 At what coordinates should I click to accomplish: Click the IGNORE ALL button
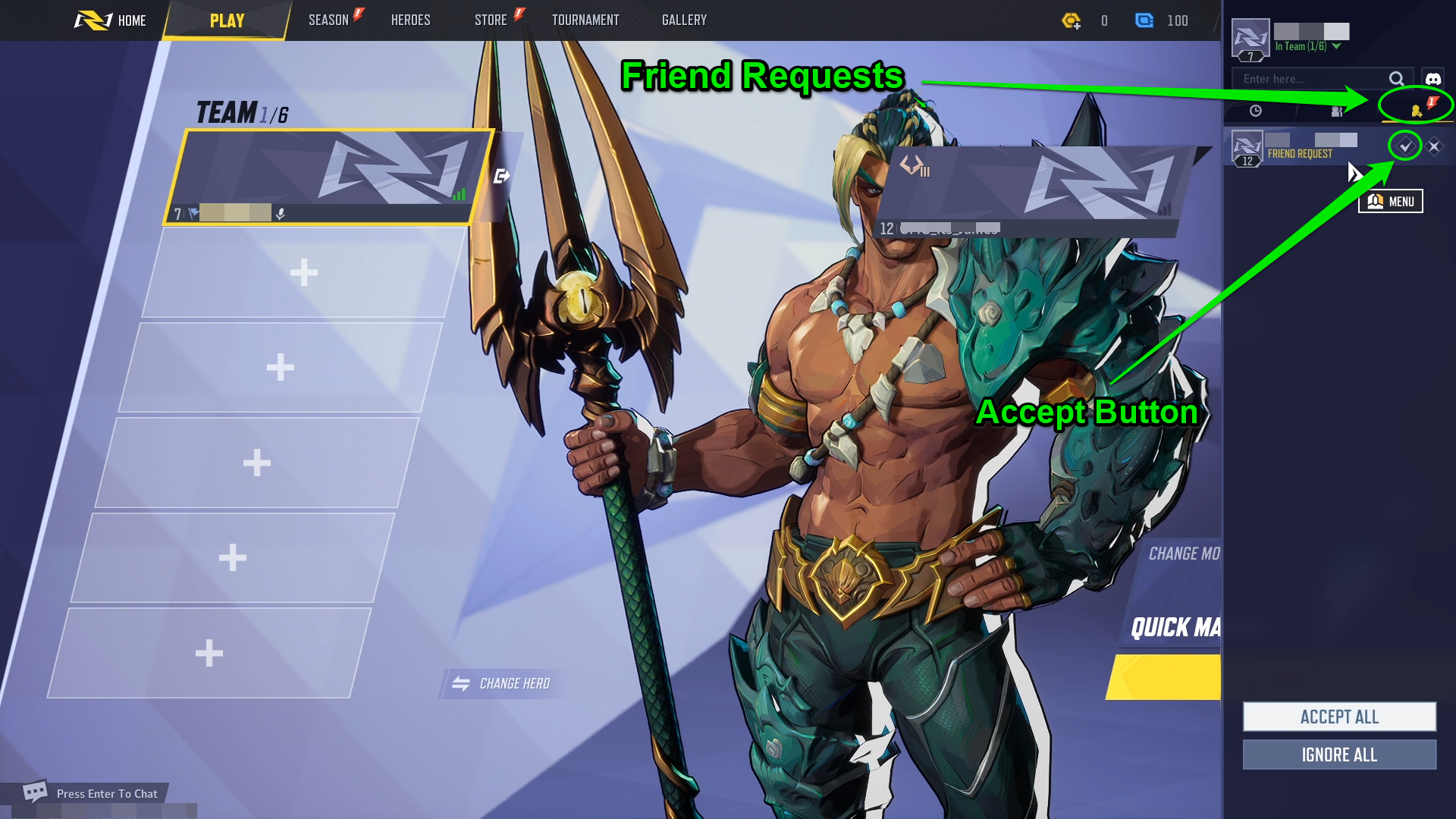1339,755
